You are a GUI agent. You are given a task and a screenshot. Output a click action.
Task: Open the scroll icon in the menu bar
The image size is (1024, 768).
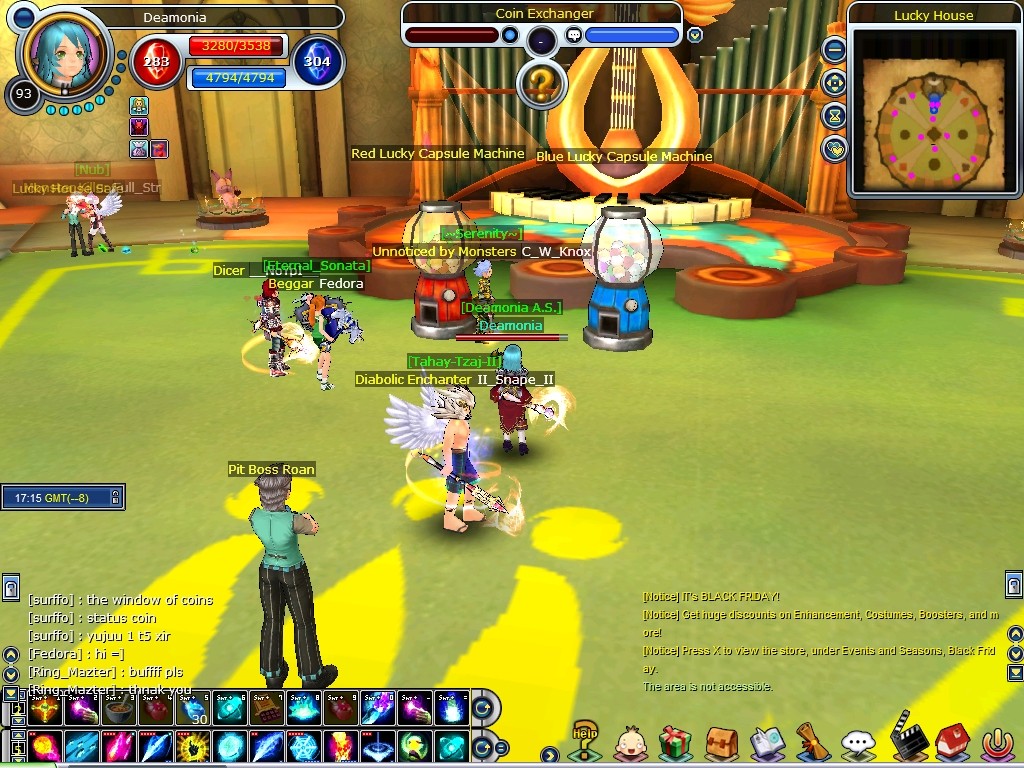click(x=812, y=742)
